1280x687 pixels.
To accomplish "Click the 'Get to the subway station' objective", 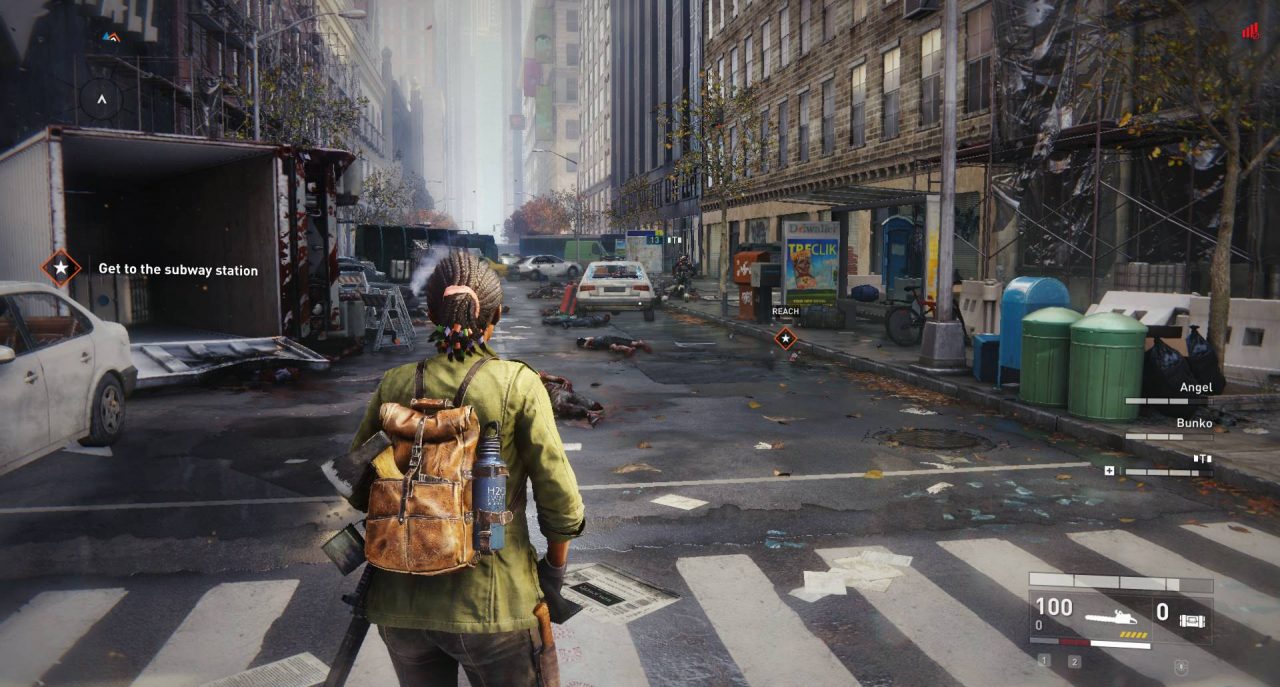I will click(178, 270).
